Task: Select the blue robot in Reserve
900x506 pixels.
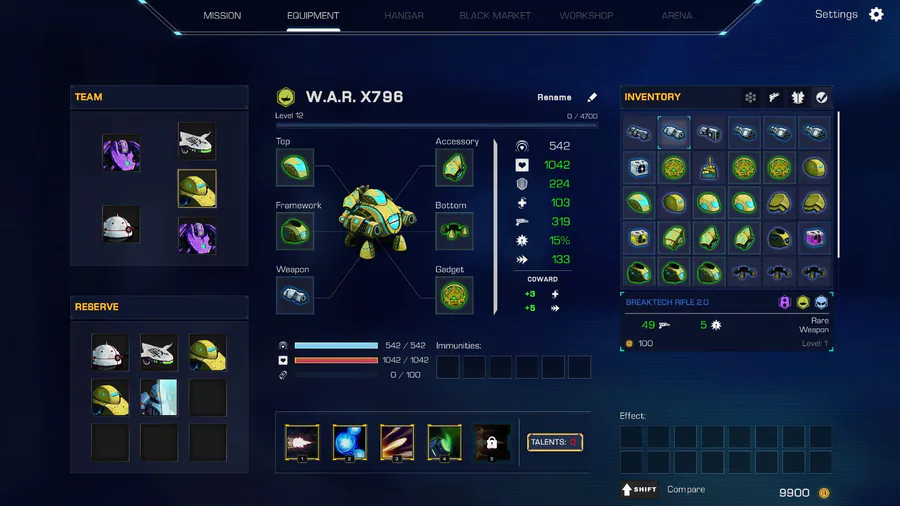Action: (x=159, y=397)
